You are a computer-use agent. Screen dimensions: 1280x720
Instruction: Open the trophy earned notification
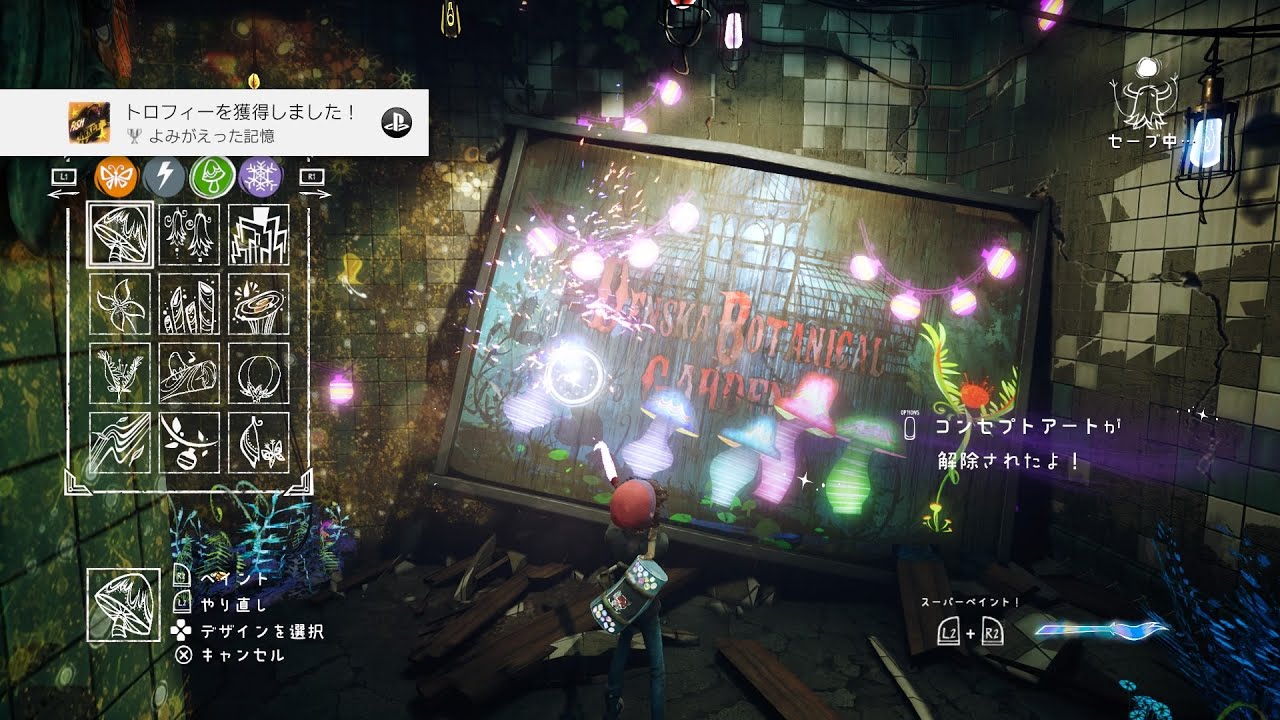tap(214, 122)
